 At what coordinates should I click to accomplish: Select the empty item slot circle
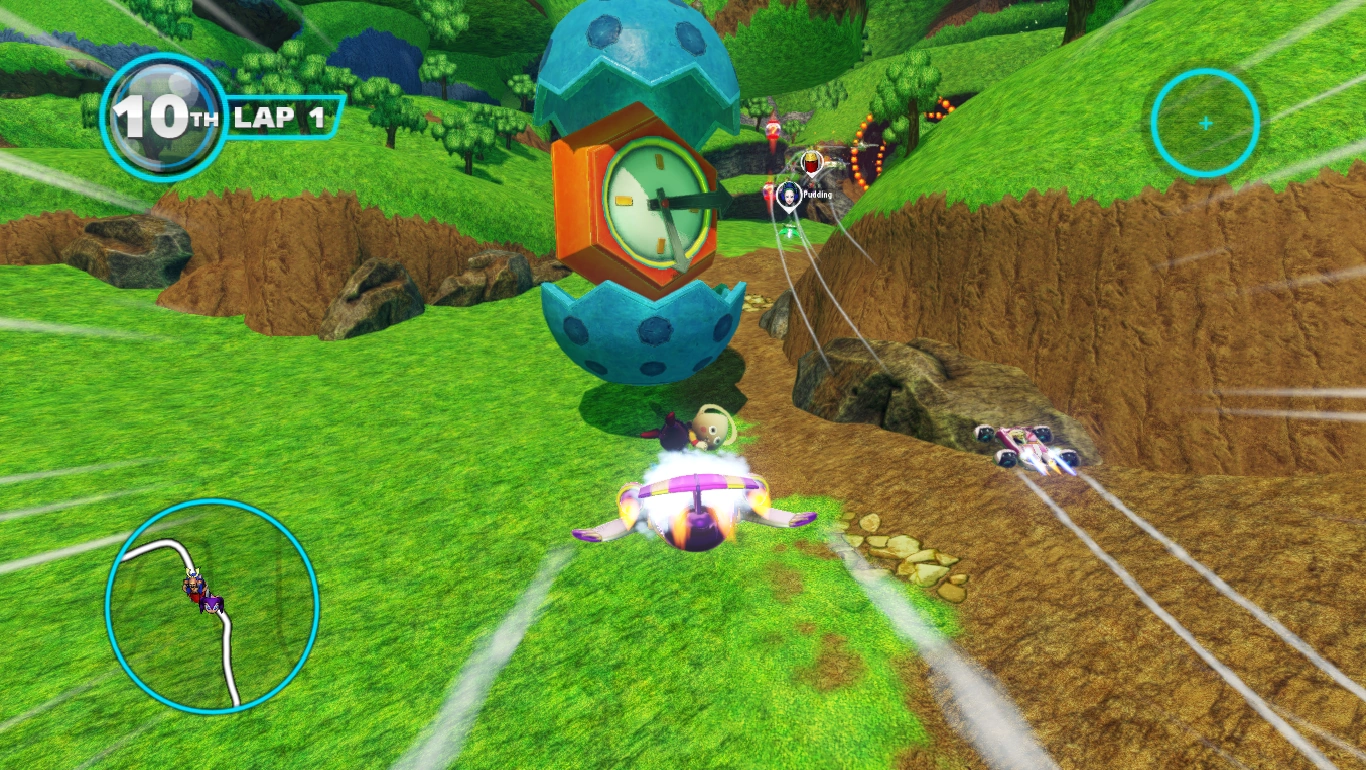(x=1205, y=123)
